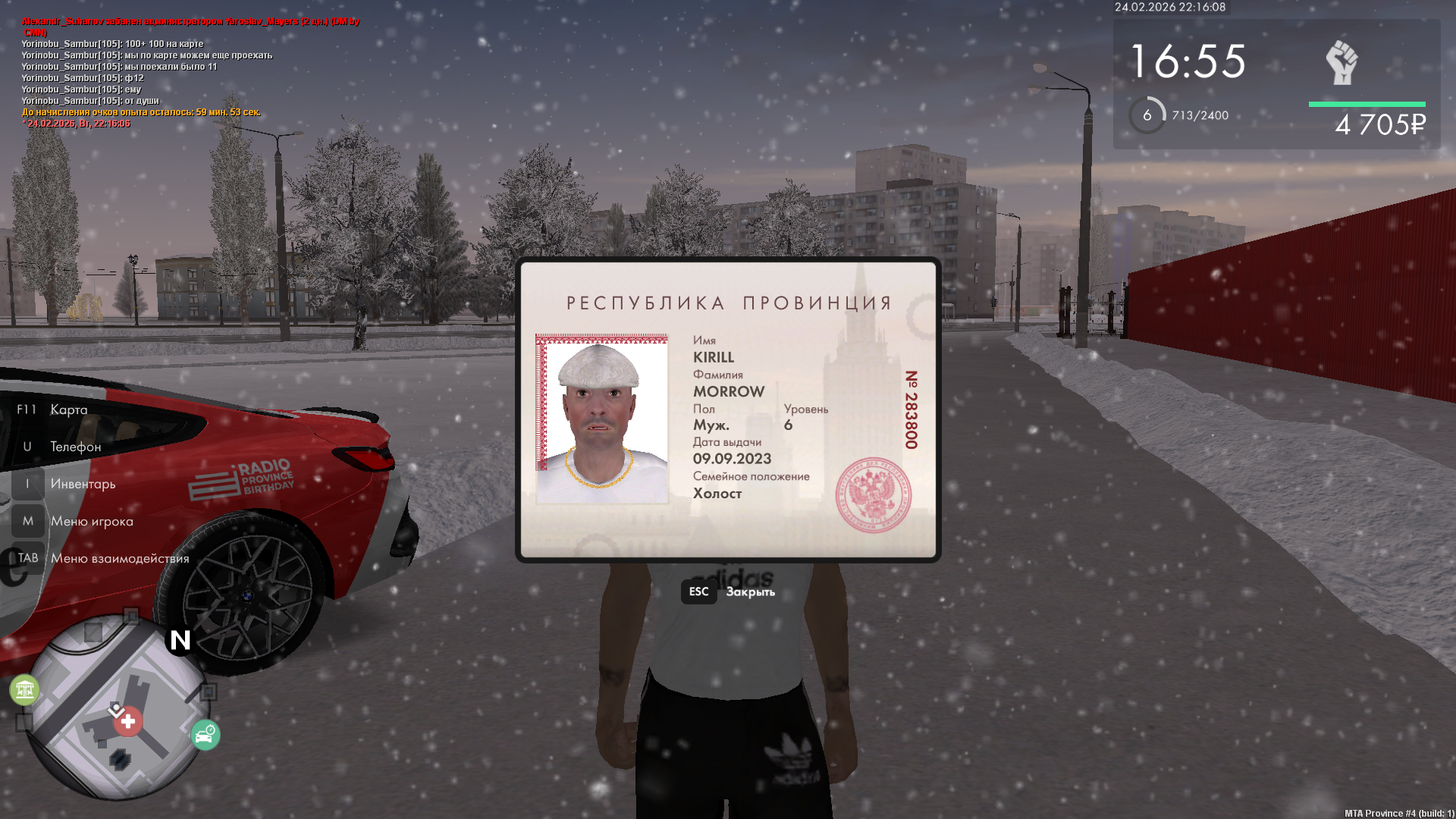Open Меню взаимодействия interaction menu

click(x=119, y=558)
